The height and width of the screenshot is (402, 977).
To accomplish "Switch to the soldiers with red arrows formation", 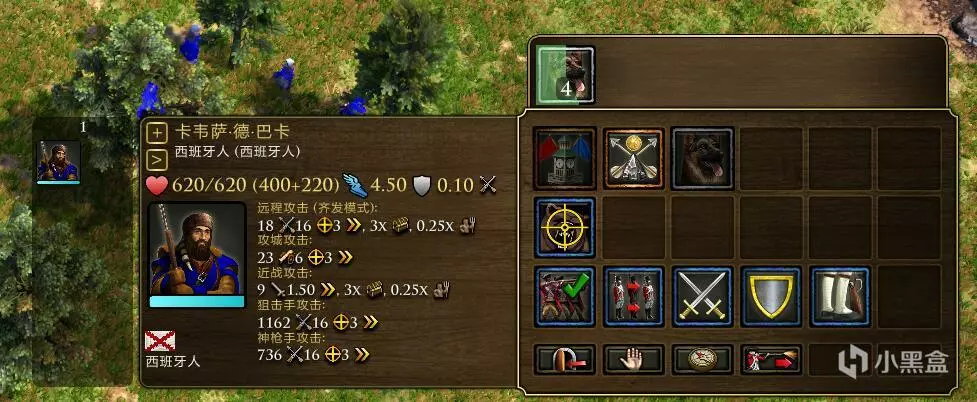I will pos(634,296).
